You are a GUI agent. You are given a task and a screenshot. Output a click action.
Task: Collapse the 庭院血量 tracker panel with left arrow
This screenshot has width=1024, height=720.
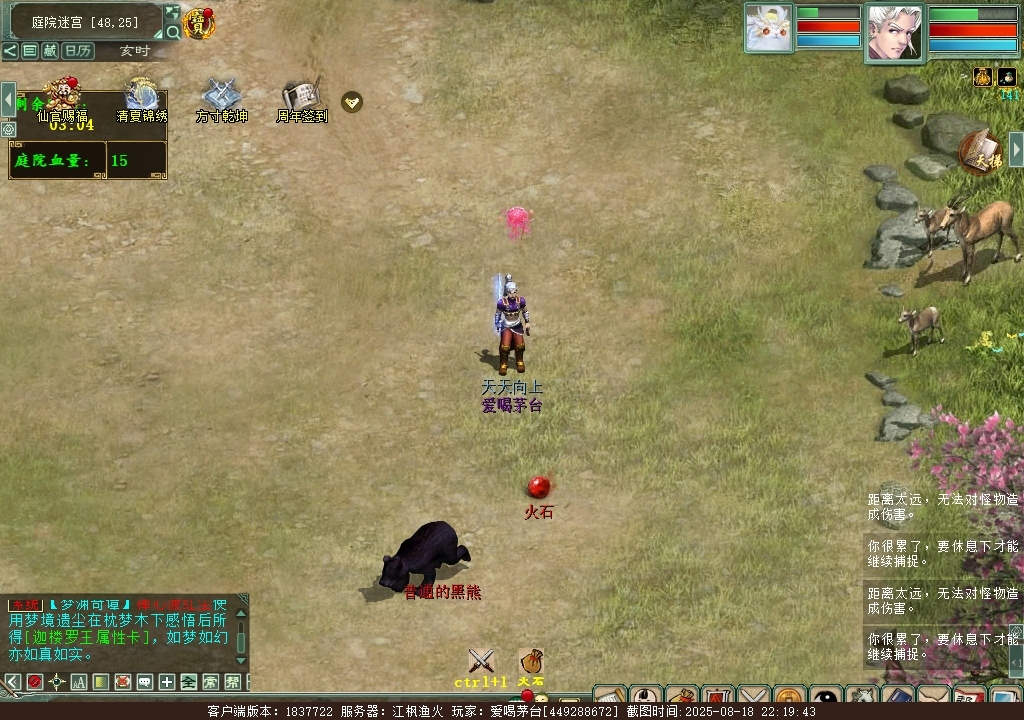pos(8,100)
